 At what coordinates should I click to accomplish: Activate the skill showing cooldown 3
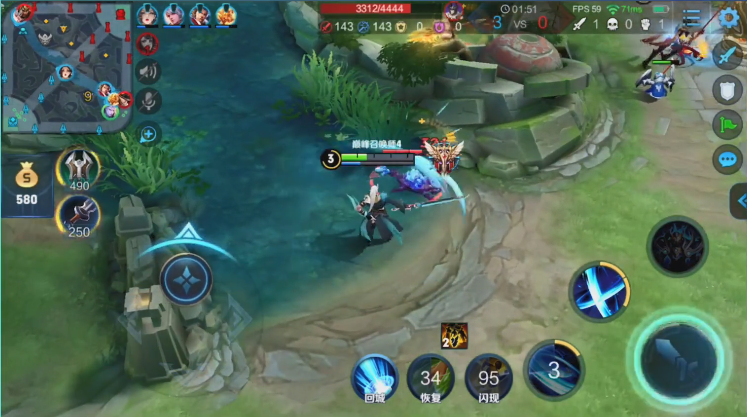tap(553, 369)
